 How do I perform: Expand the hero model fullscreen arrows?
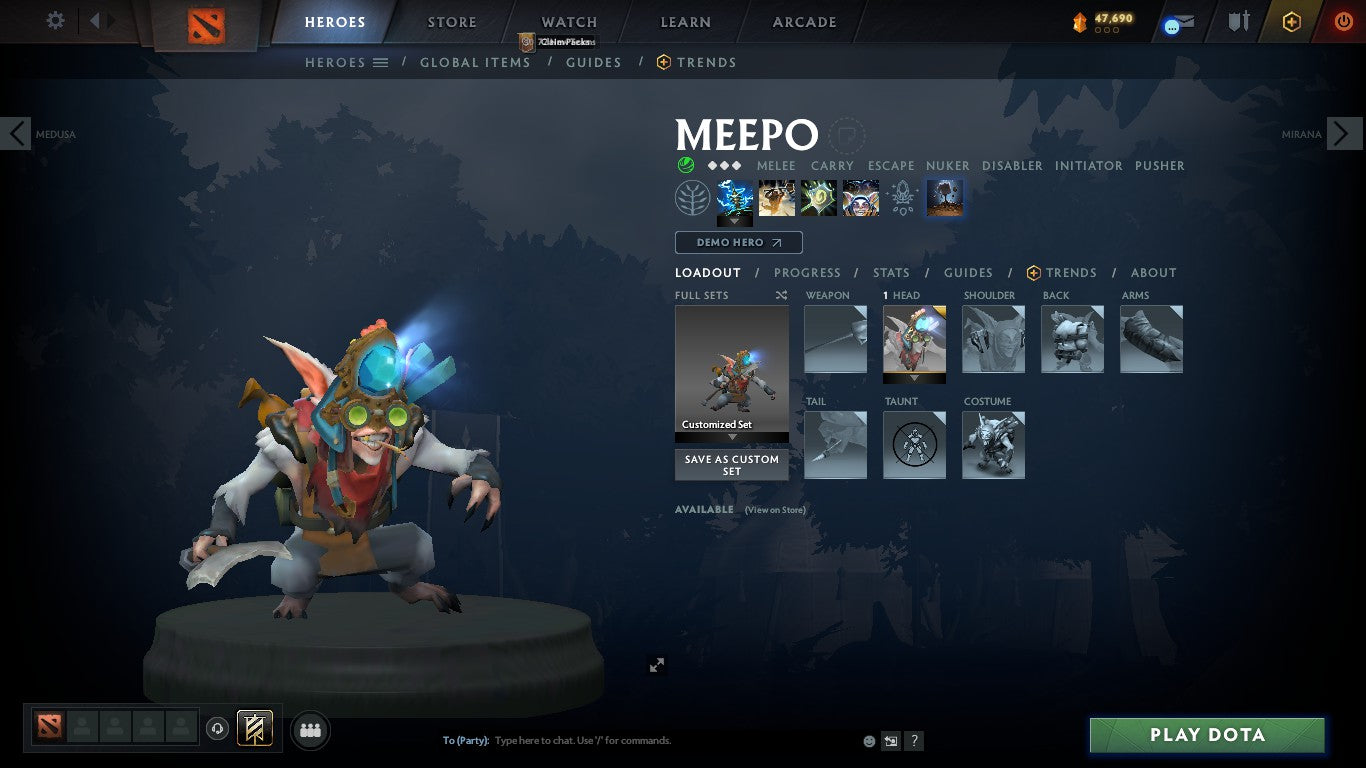point(657,664)
